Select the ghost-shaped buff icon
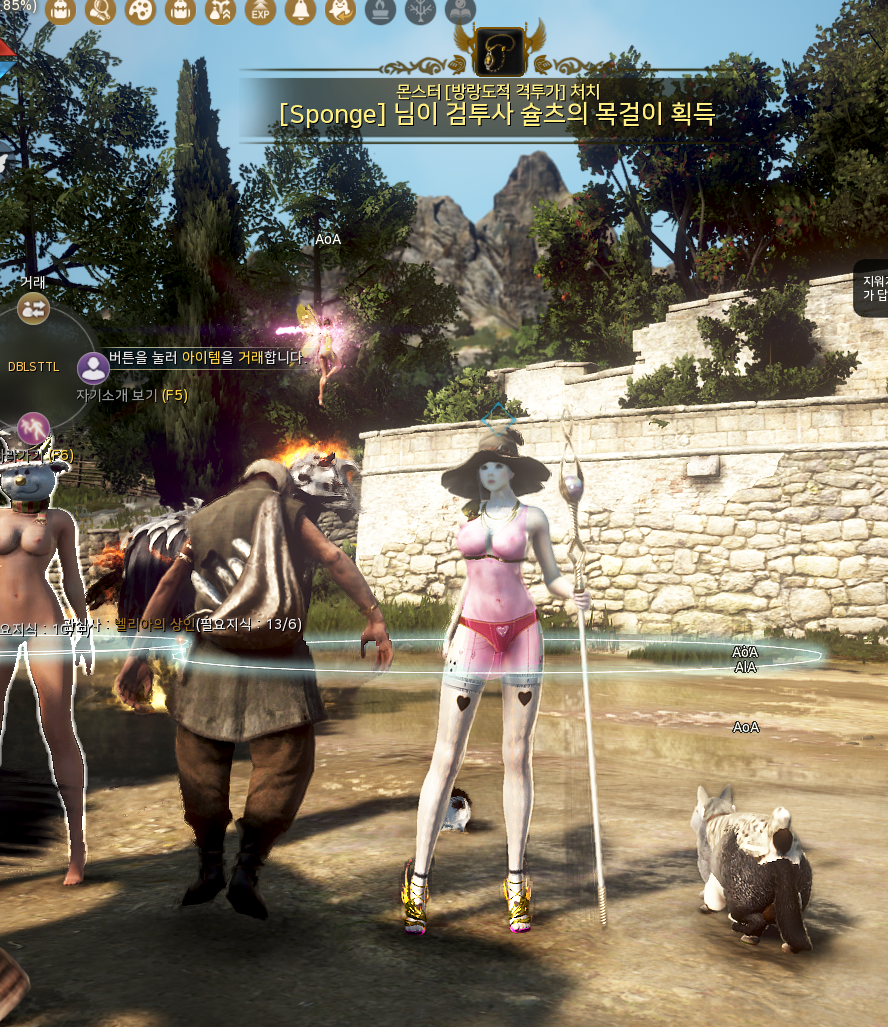Screen dimensions: 888x1027 340,10
